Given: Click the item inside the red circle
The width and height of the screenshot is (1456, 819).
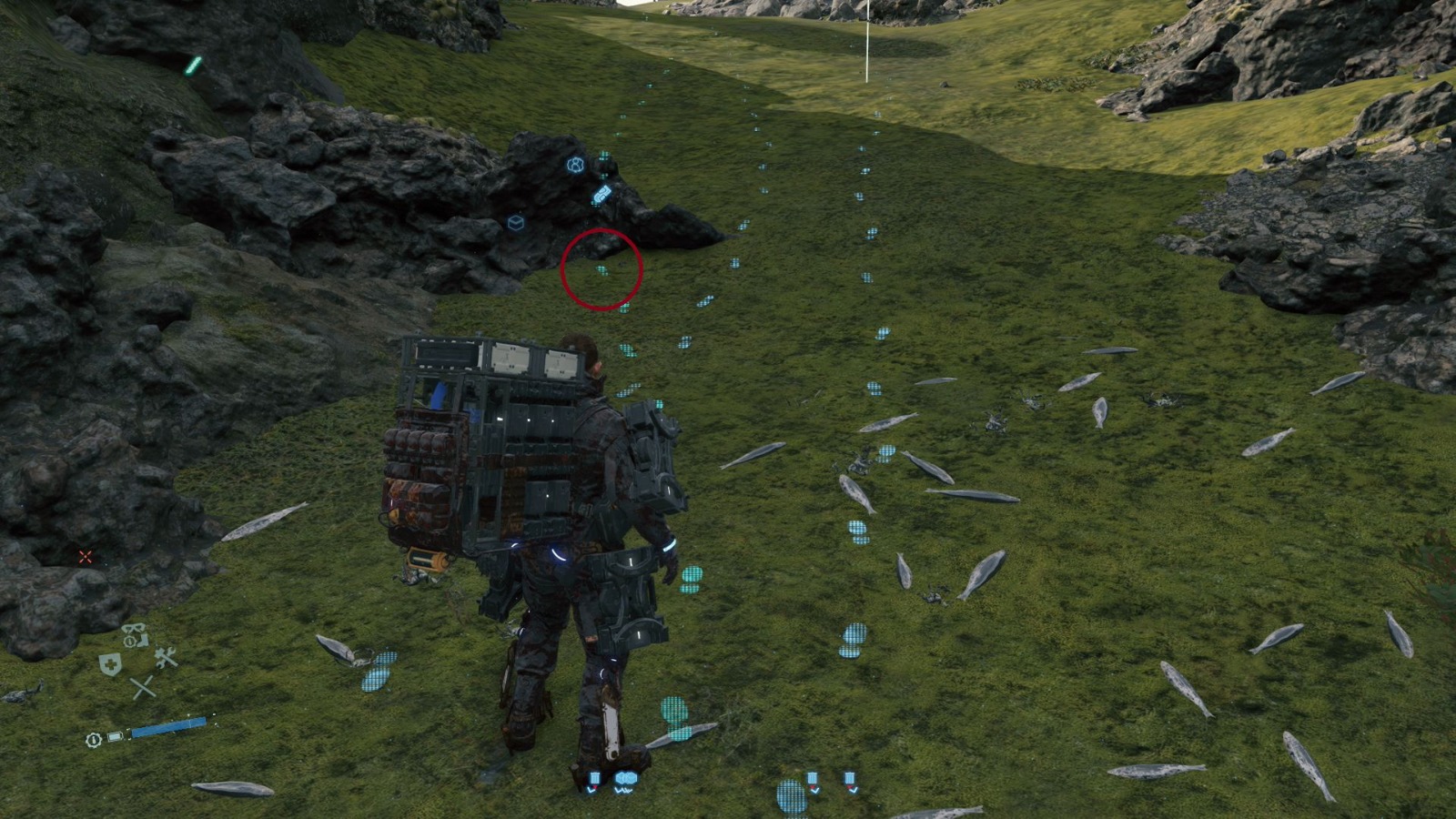Looking at the screenshot, I should tap(601, 269).
